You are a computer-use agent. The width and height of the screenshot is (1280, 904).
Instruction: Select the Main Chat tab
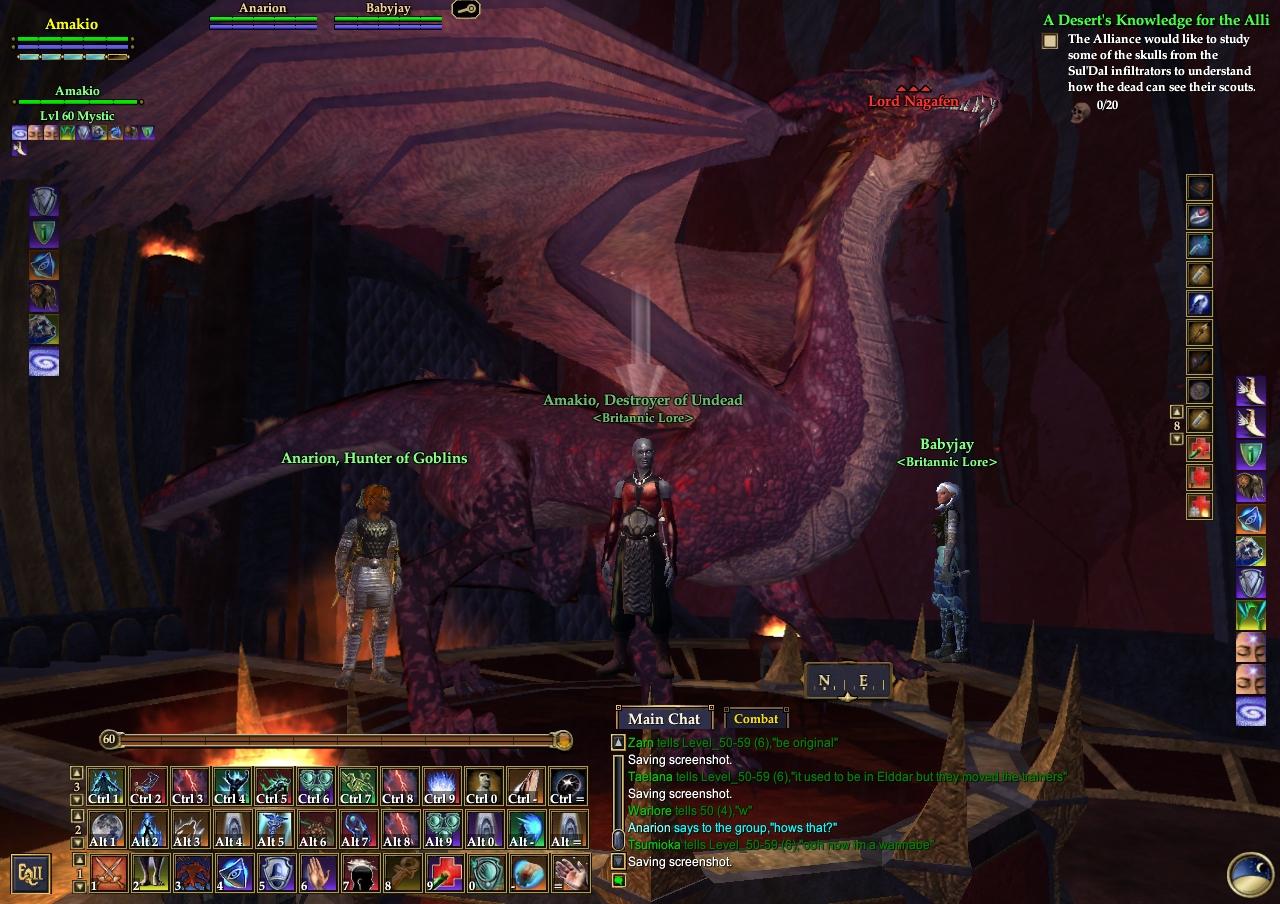click(664, 718)
